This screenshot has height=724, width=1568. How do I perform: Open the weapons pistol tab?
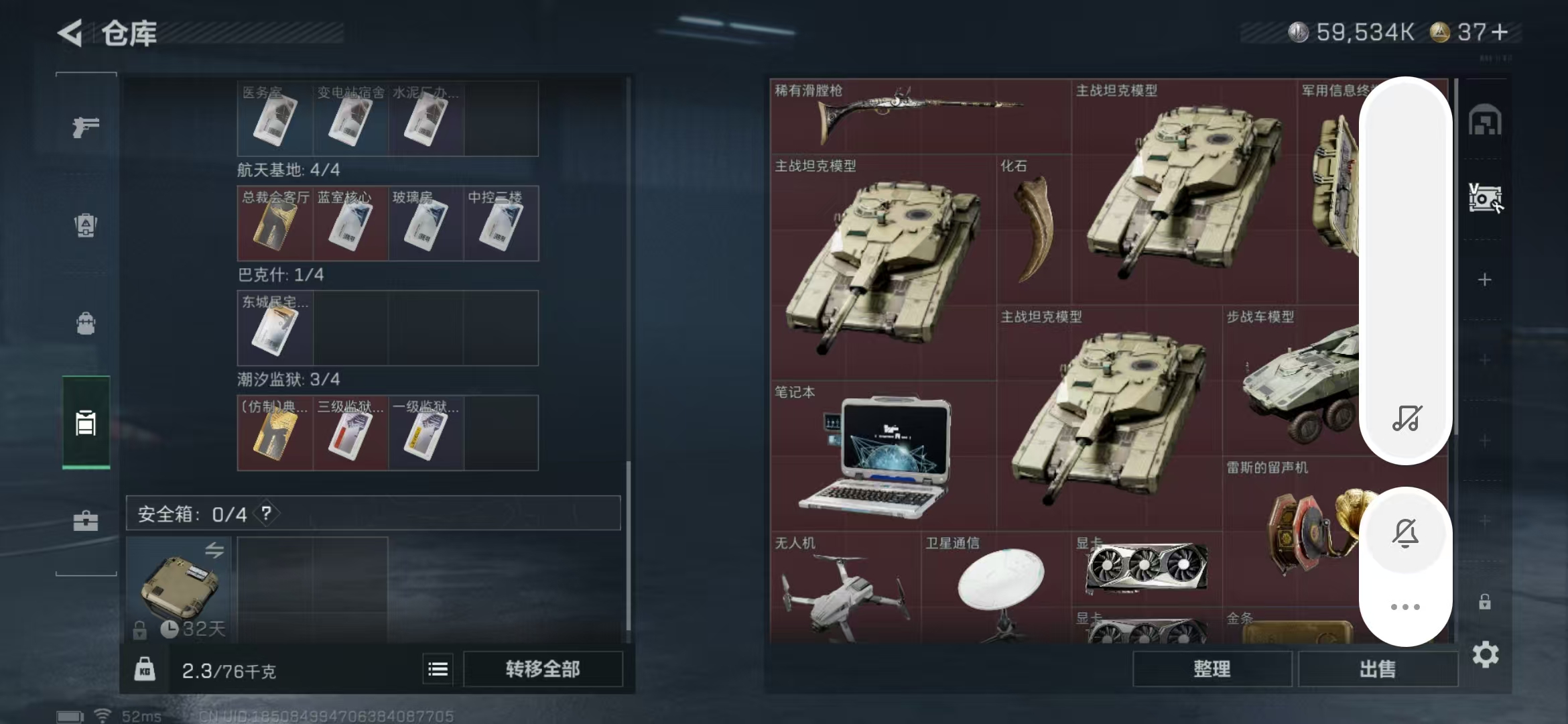point(86,126)
